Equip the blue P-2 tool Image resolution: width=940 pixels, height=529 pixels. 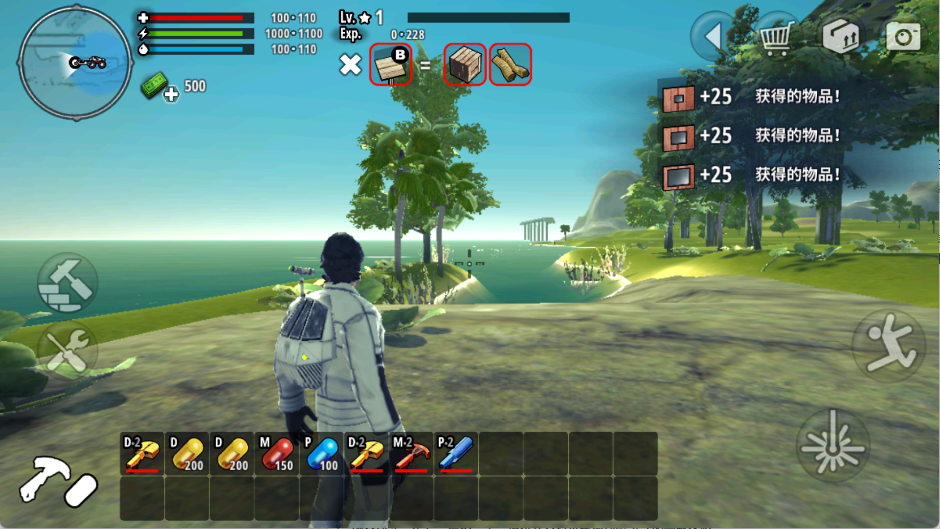(x=456, y=453)
